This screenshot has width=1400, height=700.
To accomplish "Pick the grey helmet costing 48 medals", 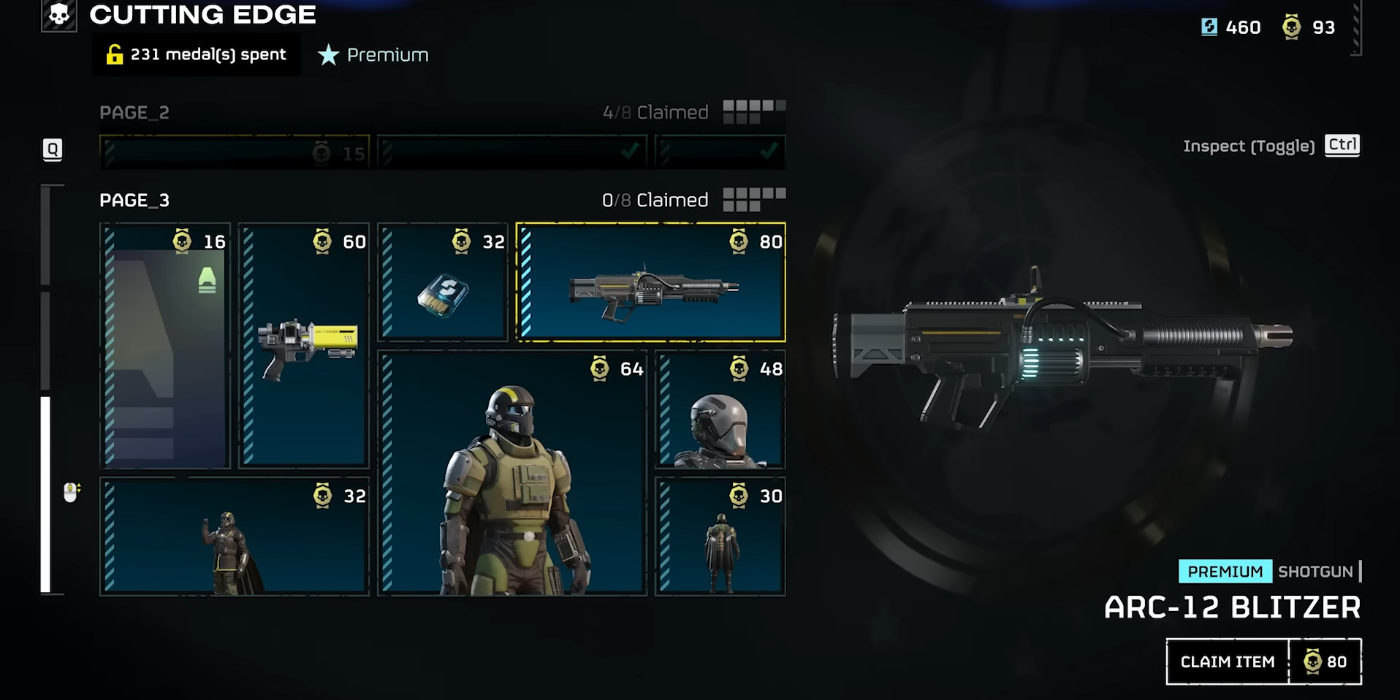I will pos(720,410).
